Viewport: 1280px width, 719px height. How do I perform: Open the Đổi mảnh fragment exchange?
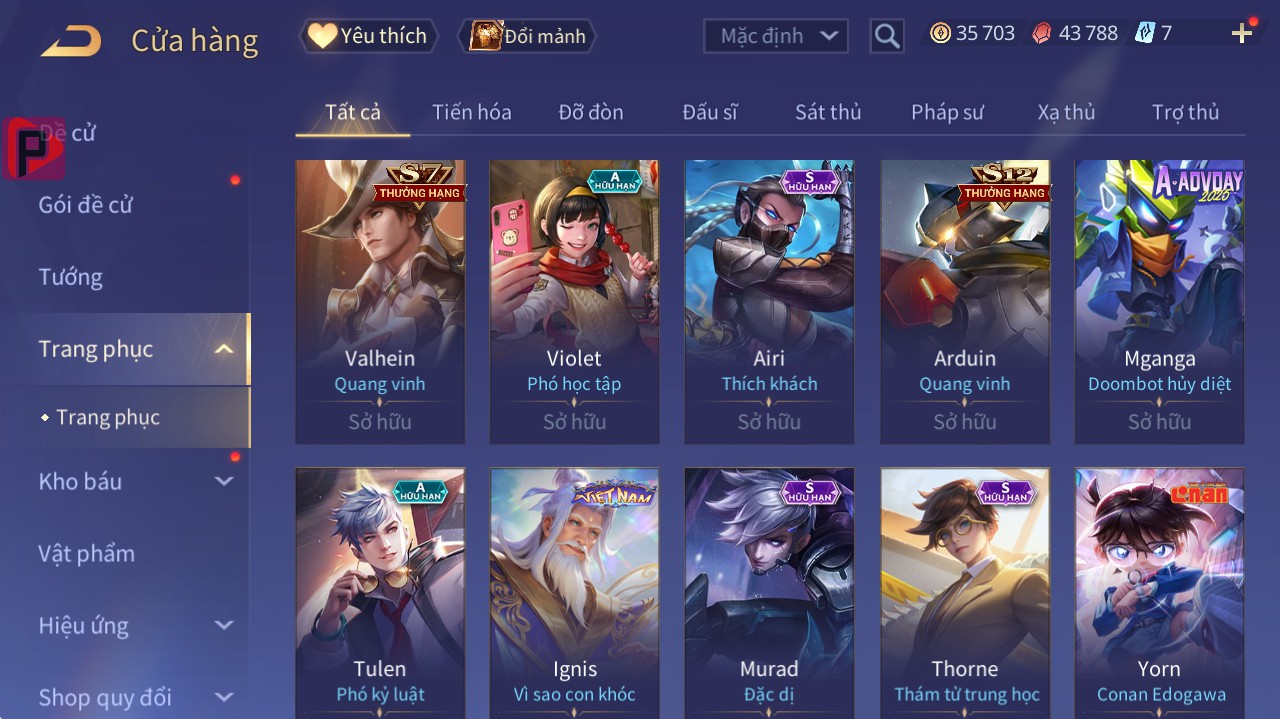[x=528, y=36]
